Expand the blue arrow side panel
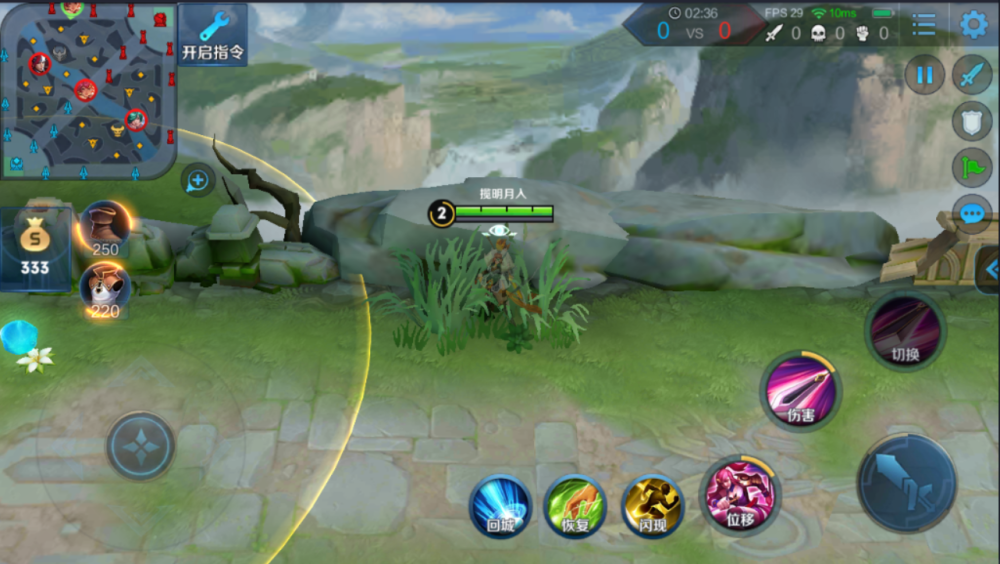Viewport: 1000px width, 564px height. point(990,269)
